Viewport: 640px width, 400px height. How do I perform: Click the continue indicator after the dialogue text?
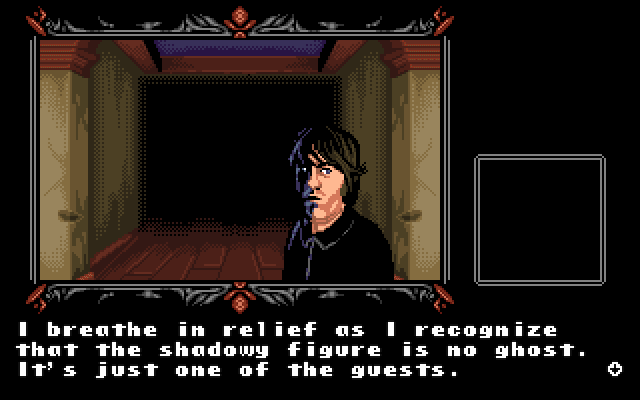614,369
